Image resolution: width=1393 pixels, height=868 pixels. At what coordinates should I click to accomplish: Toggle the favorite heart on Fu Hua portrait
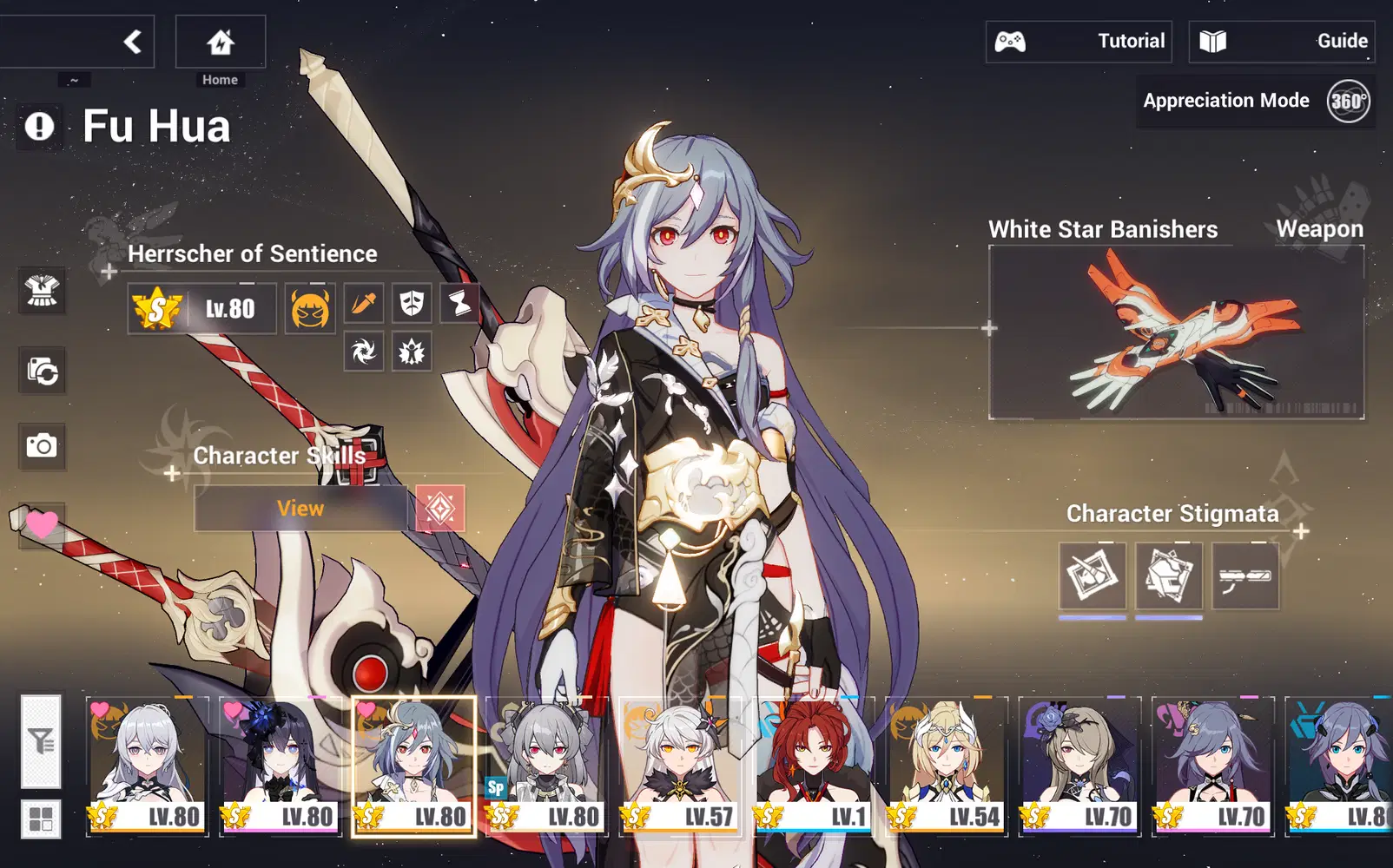(x=366, y=709)
